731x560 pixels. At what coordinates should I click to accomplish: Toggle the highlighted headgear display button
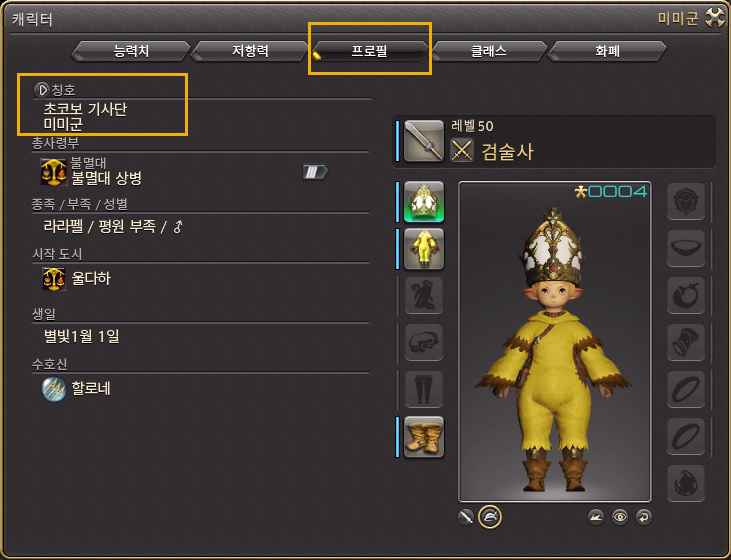[x=490, y=516]
